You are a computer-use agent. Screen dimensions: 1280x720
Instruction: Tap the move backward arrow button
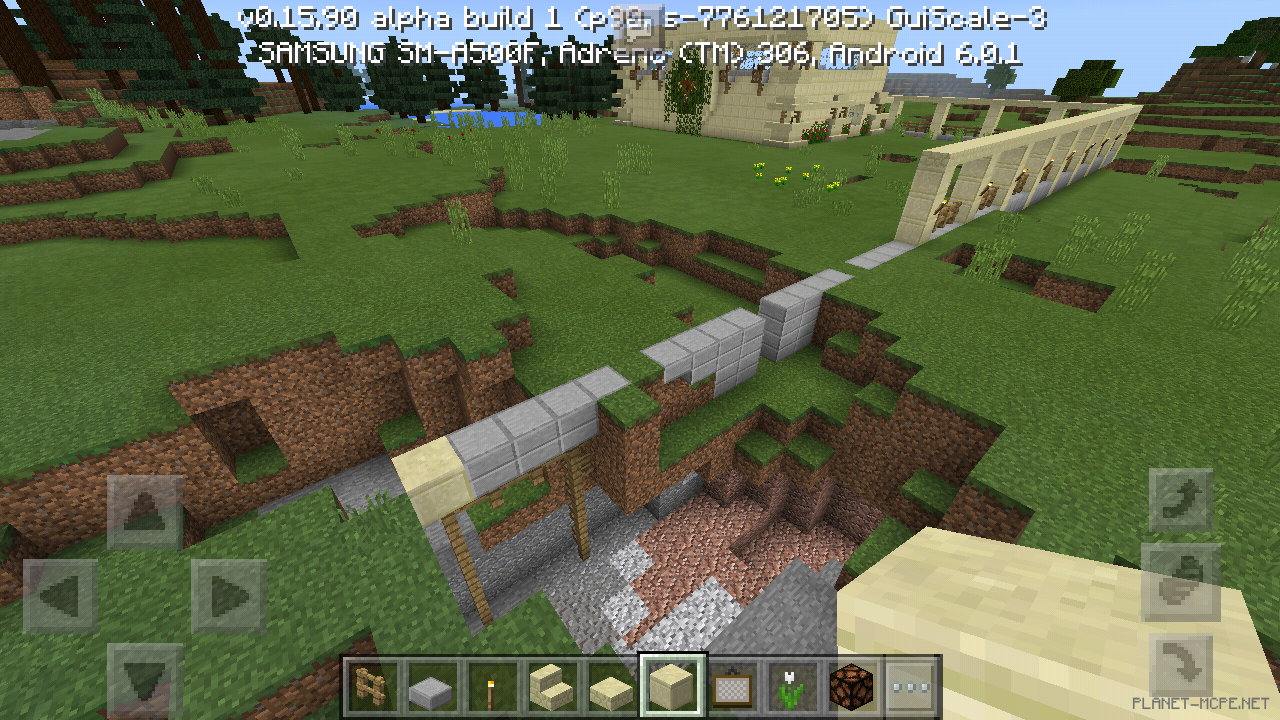point(144,678)
